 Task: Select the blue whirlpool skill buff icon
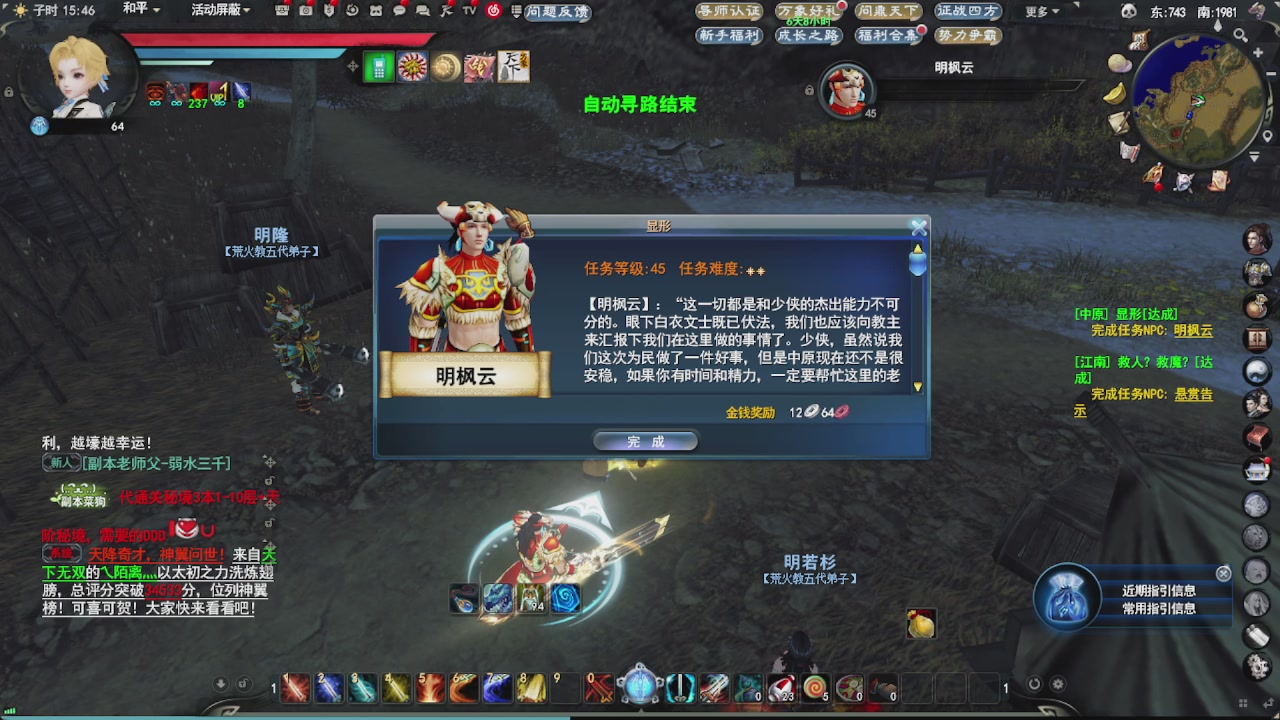coord(565,600)
